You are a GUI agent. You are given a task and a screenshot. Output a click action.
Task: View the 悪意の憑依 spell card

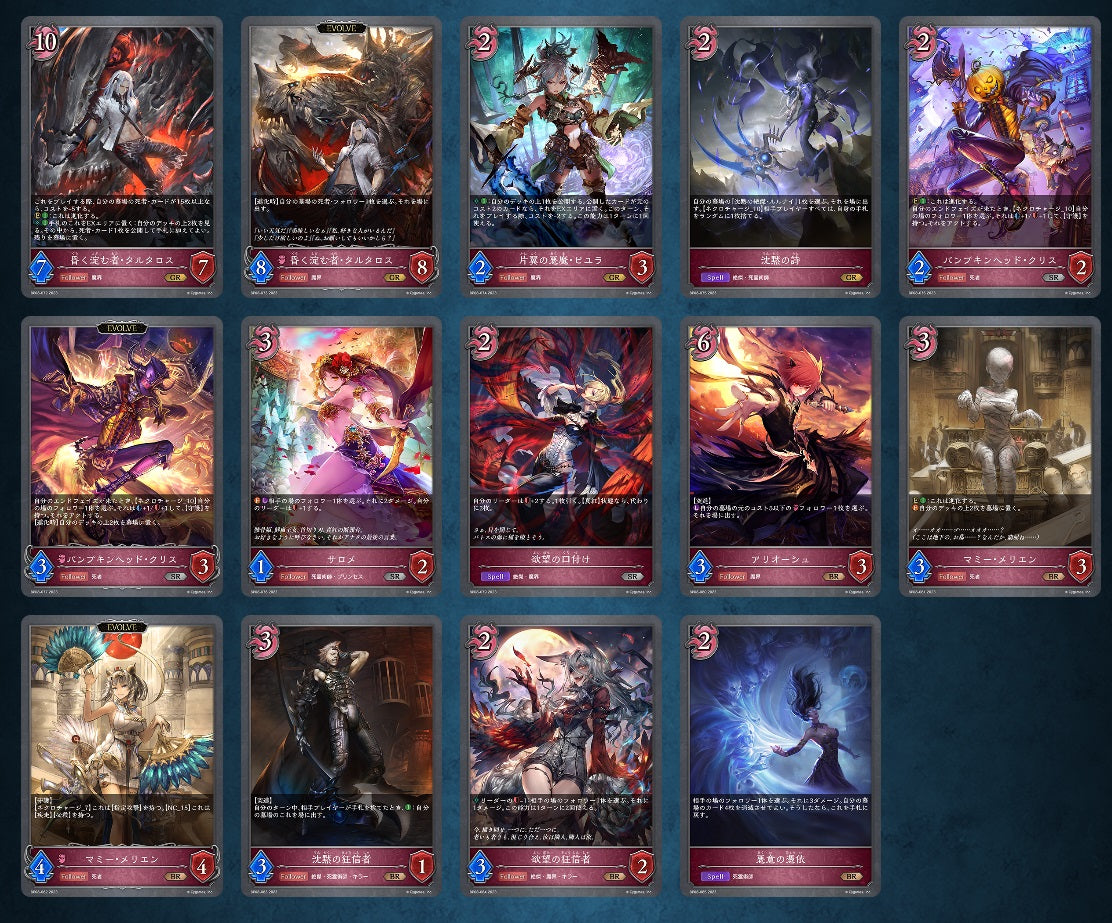pyautogui.click(x=780, y=756)
